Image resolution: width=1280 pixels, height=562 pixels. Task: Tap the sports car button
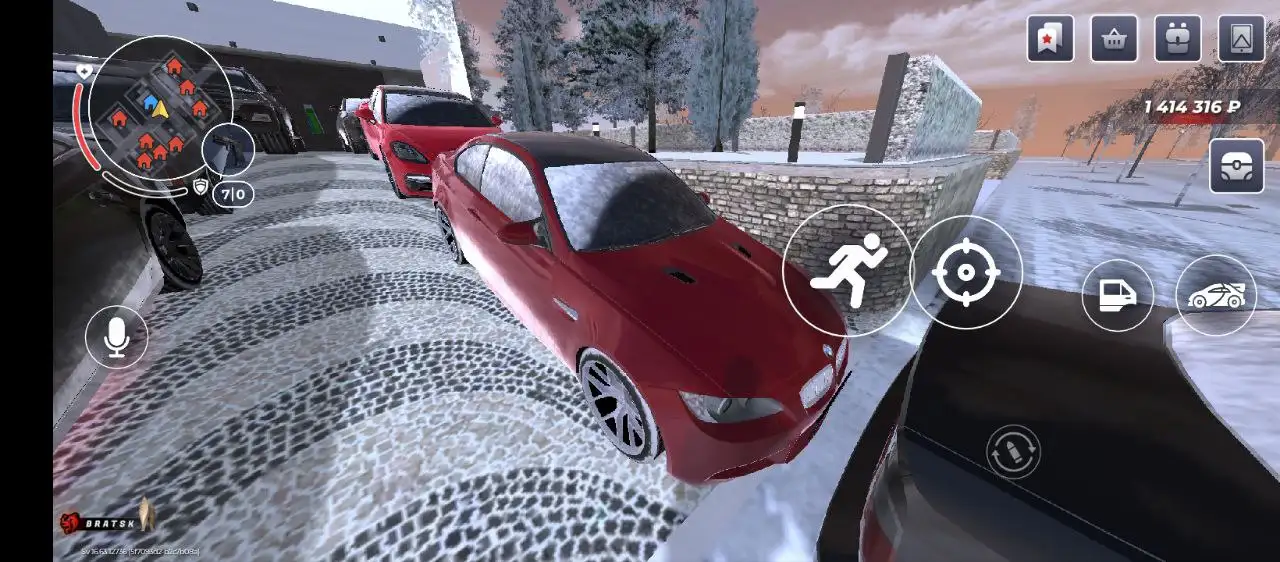(1216, 295)
